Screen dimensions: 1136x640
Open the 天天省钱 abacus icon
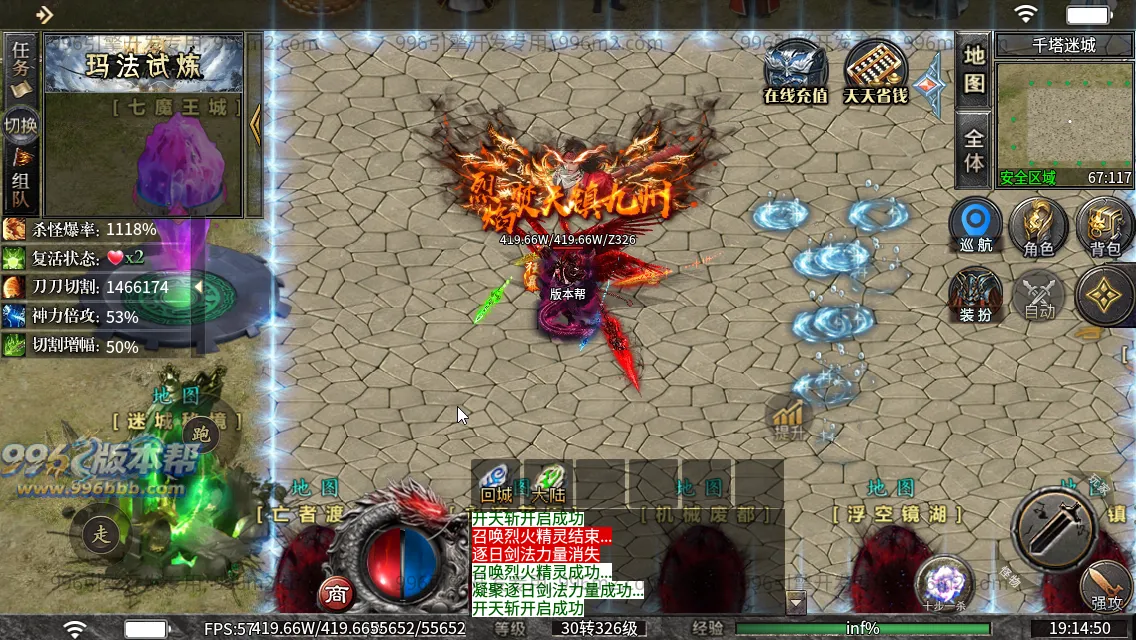(x=876, y=72)
